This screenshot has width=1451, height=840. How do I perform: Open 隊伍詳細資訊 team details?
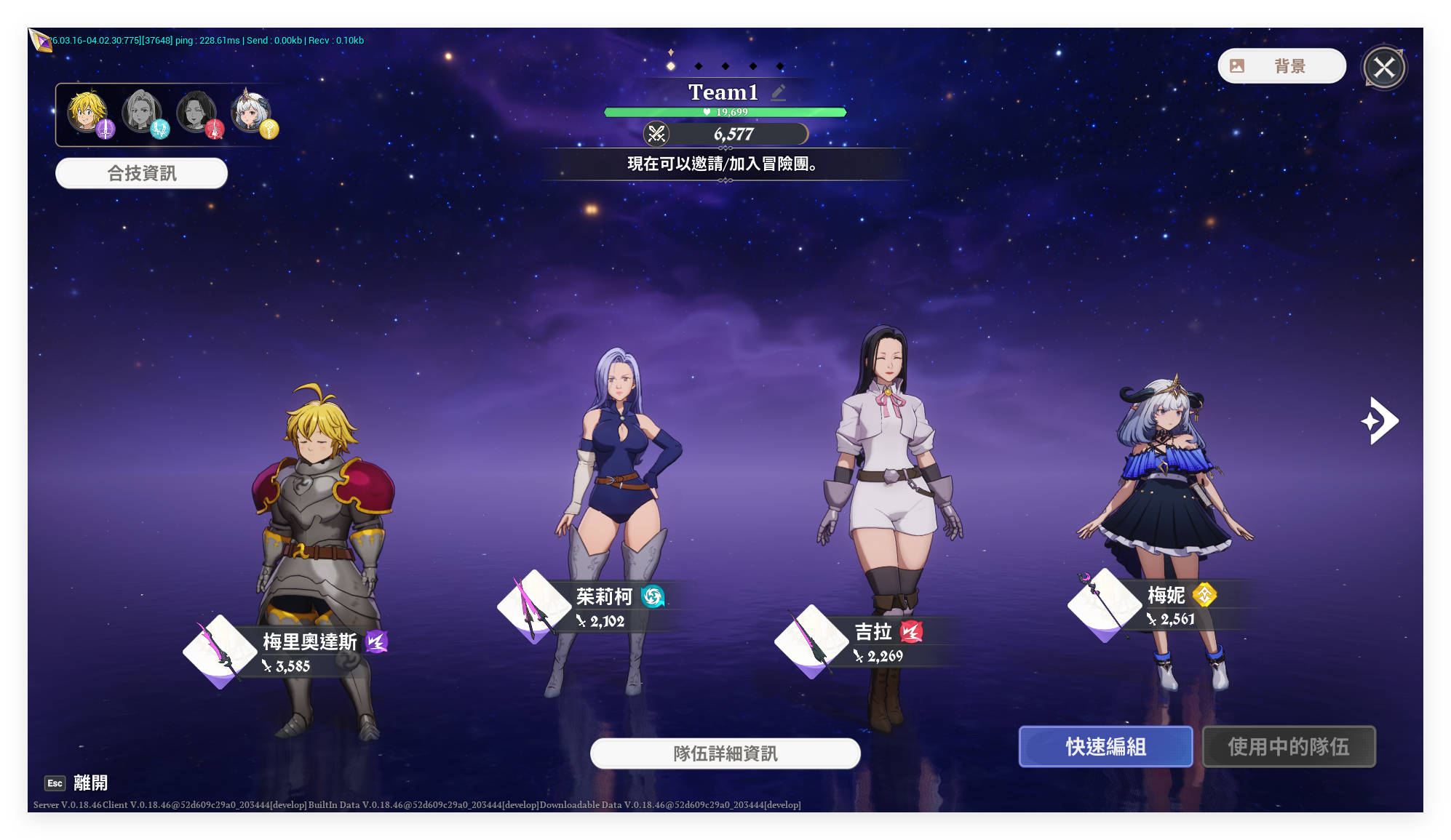click(x=725, y=753)
